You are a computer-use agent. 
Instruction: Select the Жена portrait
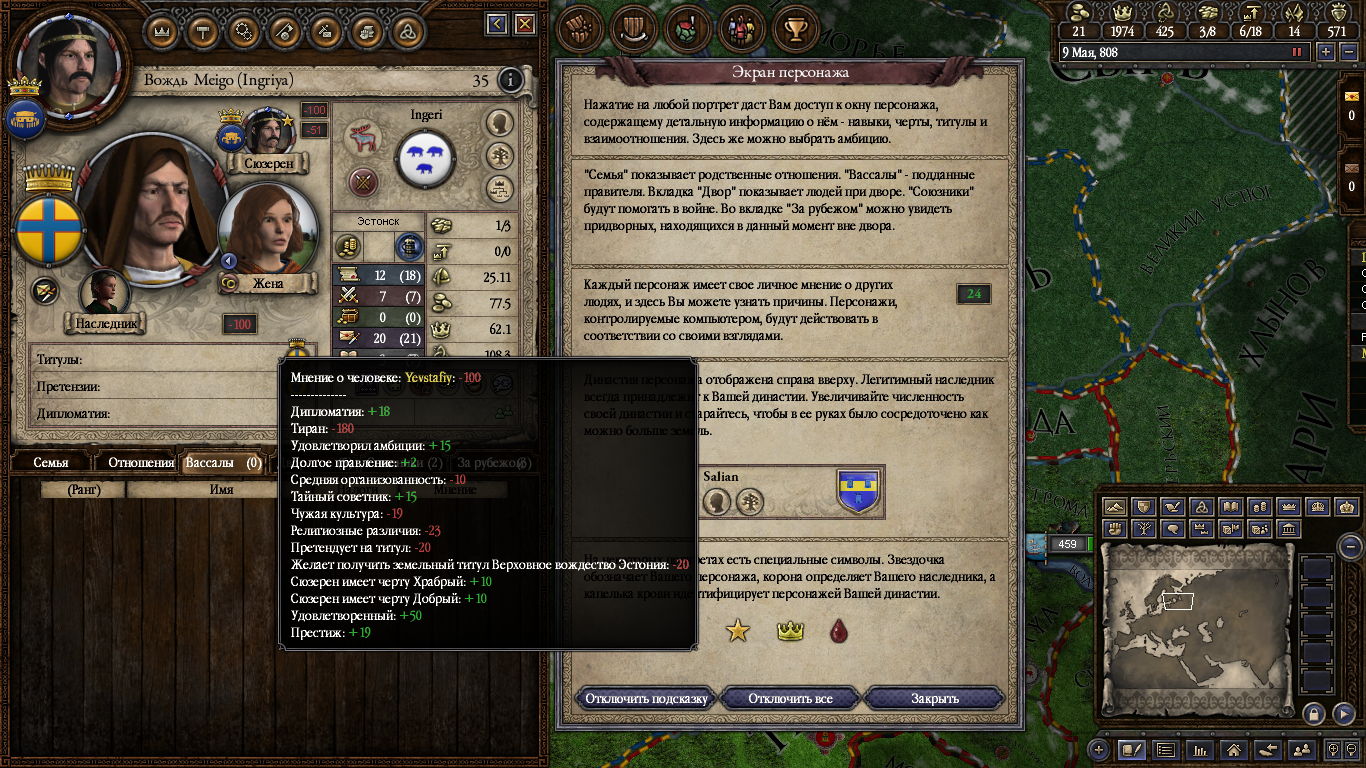click(266, 232)
